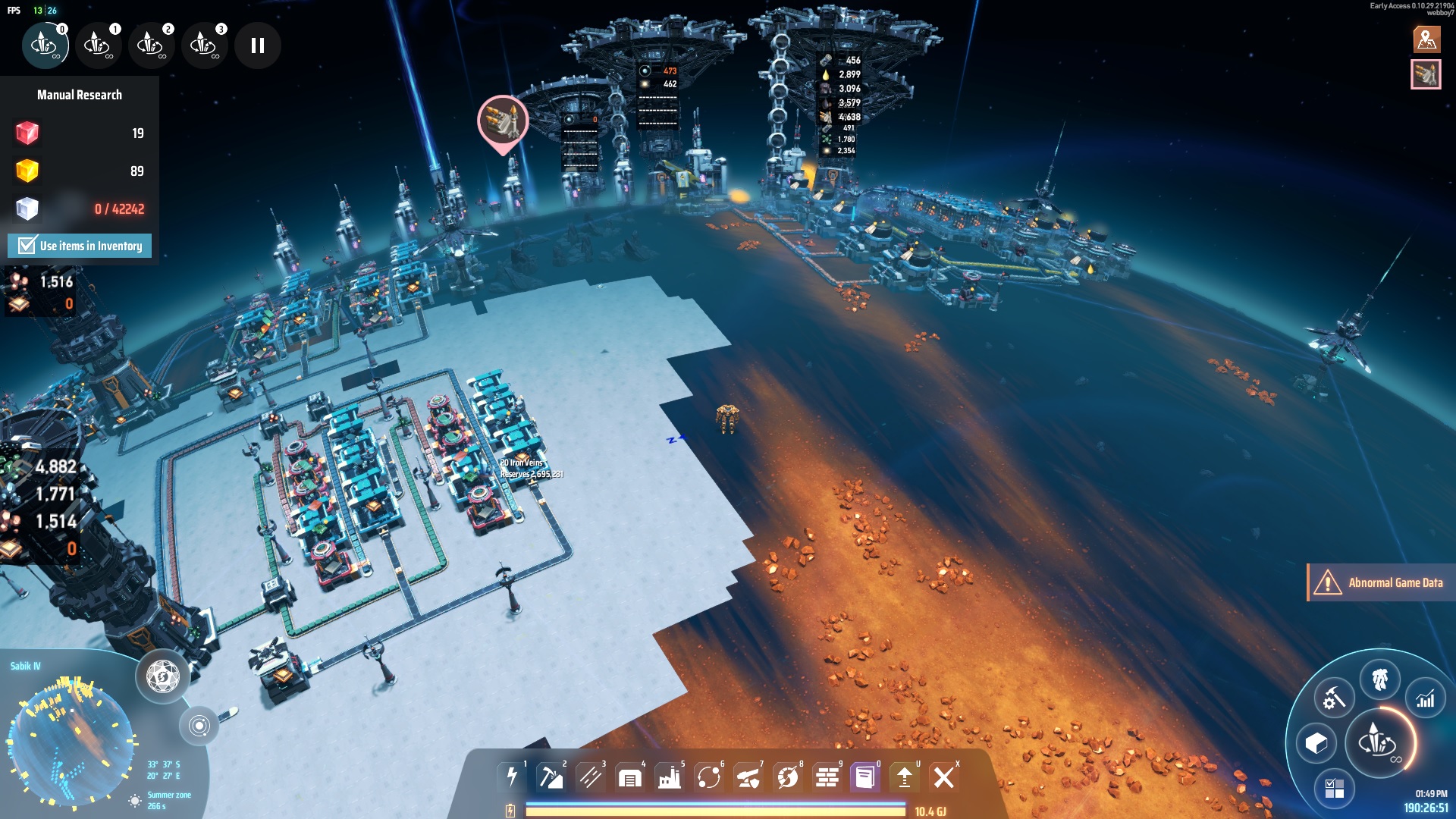Screen dimensions: 1456x819
Task: Click the Sabik IV planet minimap
Action: click(x=71, y=740)
